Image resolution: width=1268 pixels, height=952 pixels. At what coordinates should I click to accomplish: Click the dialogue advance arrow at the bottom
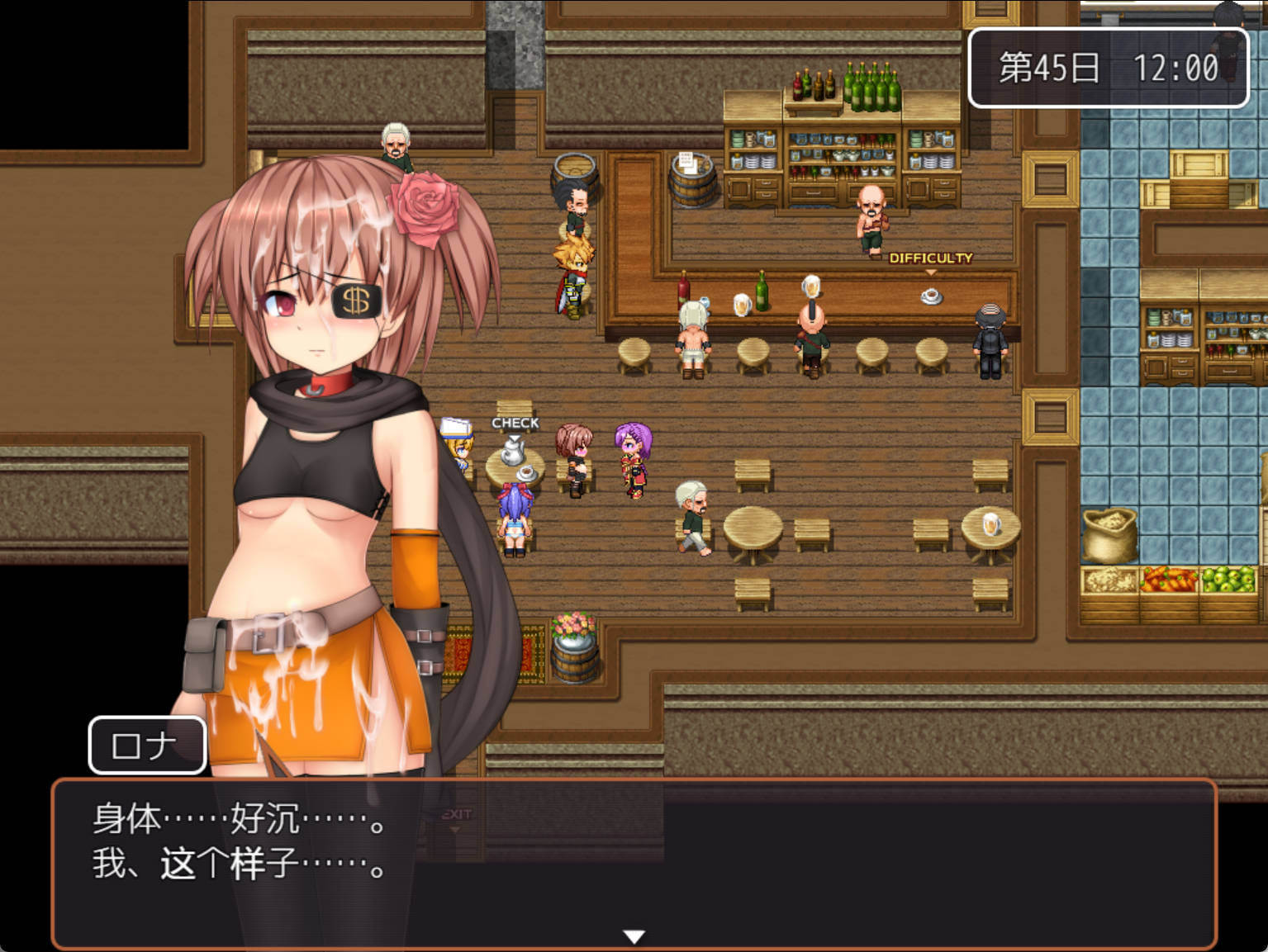(634, 936)
